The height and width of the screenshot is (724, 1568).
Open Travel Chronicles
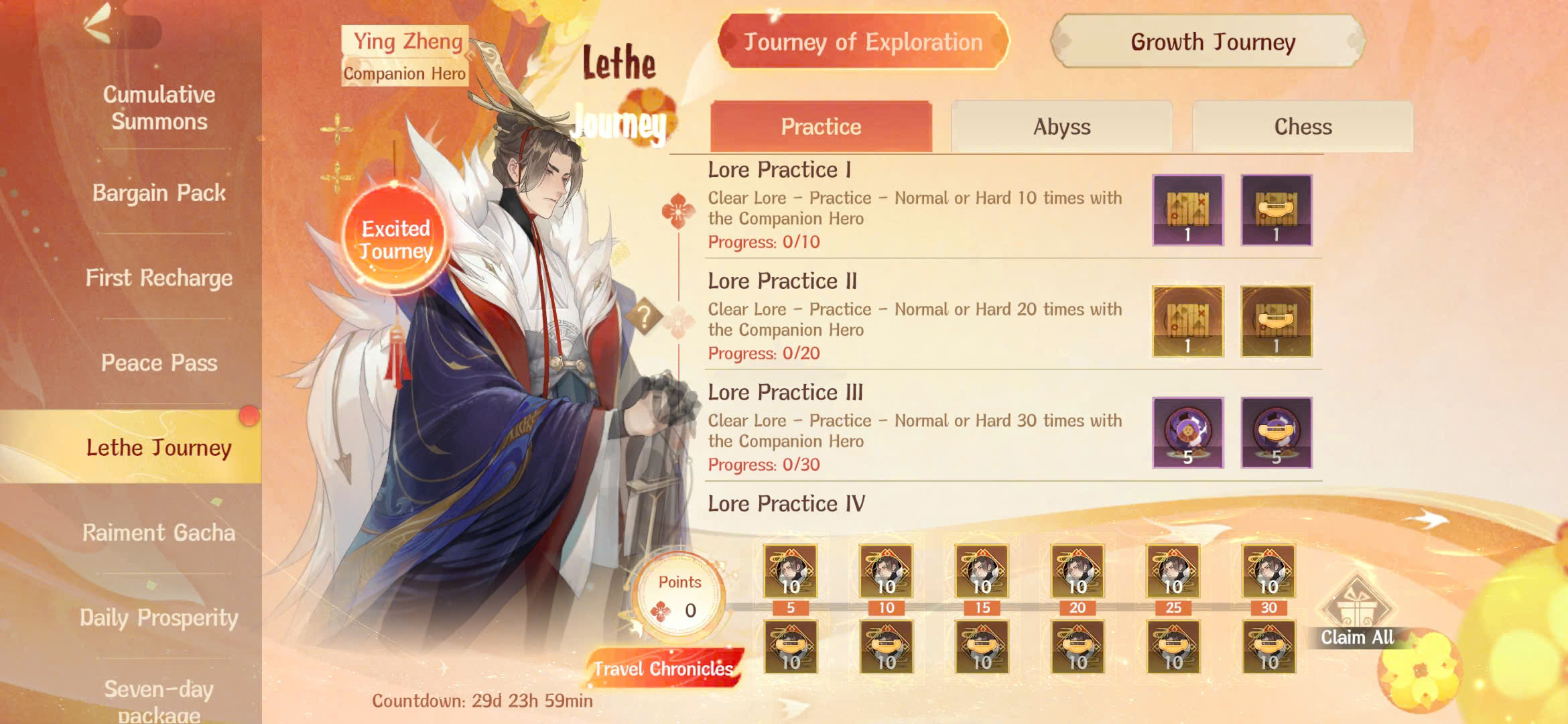[x=663, y=668]
